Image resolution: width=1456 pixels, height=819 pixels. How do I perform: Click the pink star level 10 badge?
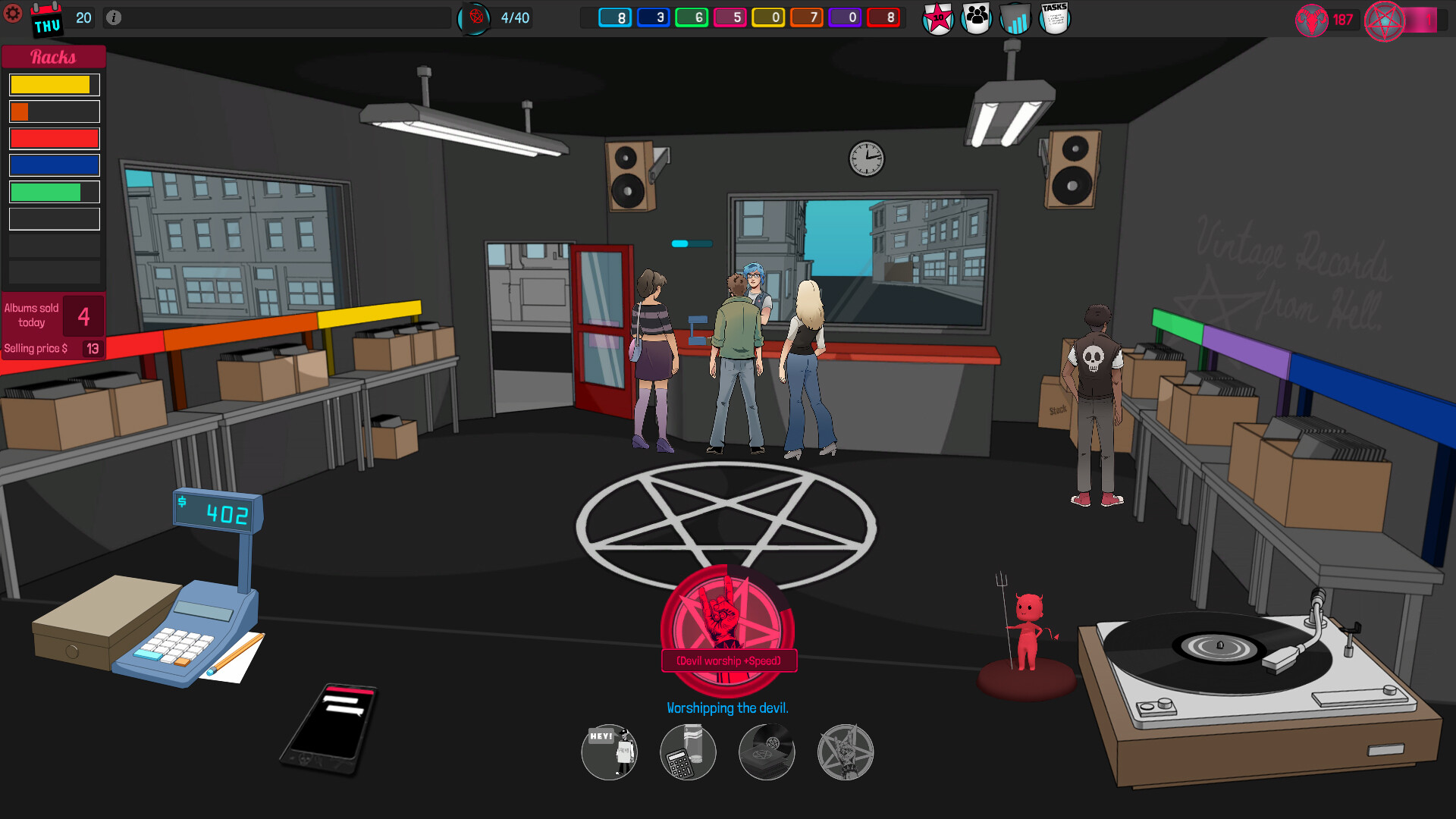937,19
